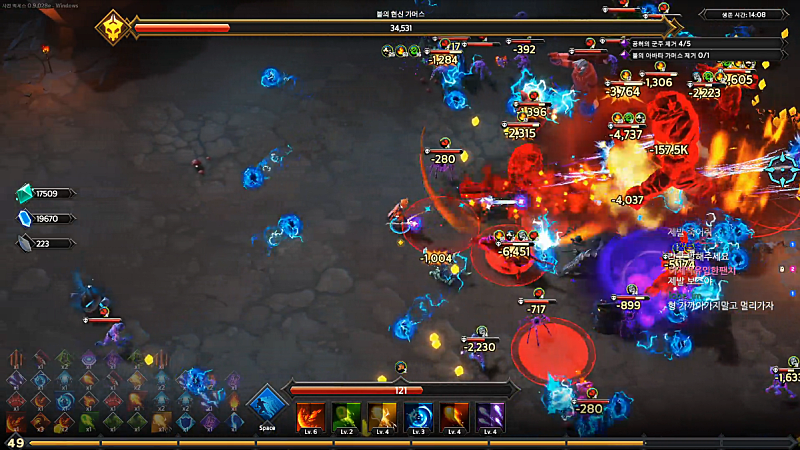Click the golden boss skull emblem

114,27
